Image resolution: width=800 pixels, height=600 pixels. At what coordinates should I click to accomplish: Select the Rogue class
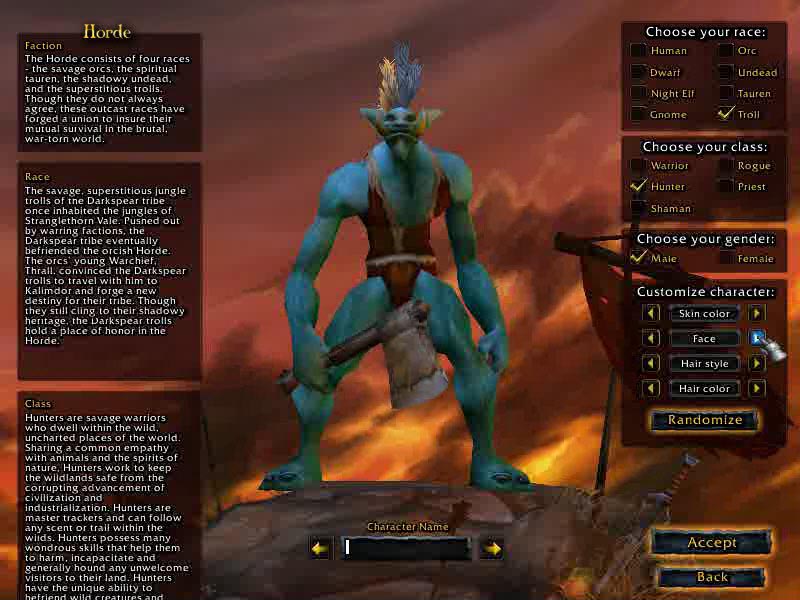[726, 165]
